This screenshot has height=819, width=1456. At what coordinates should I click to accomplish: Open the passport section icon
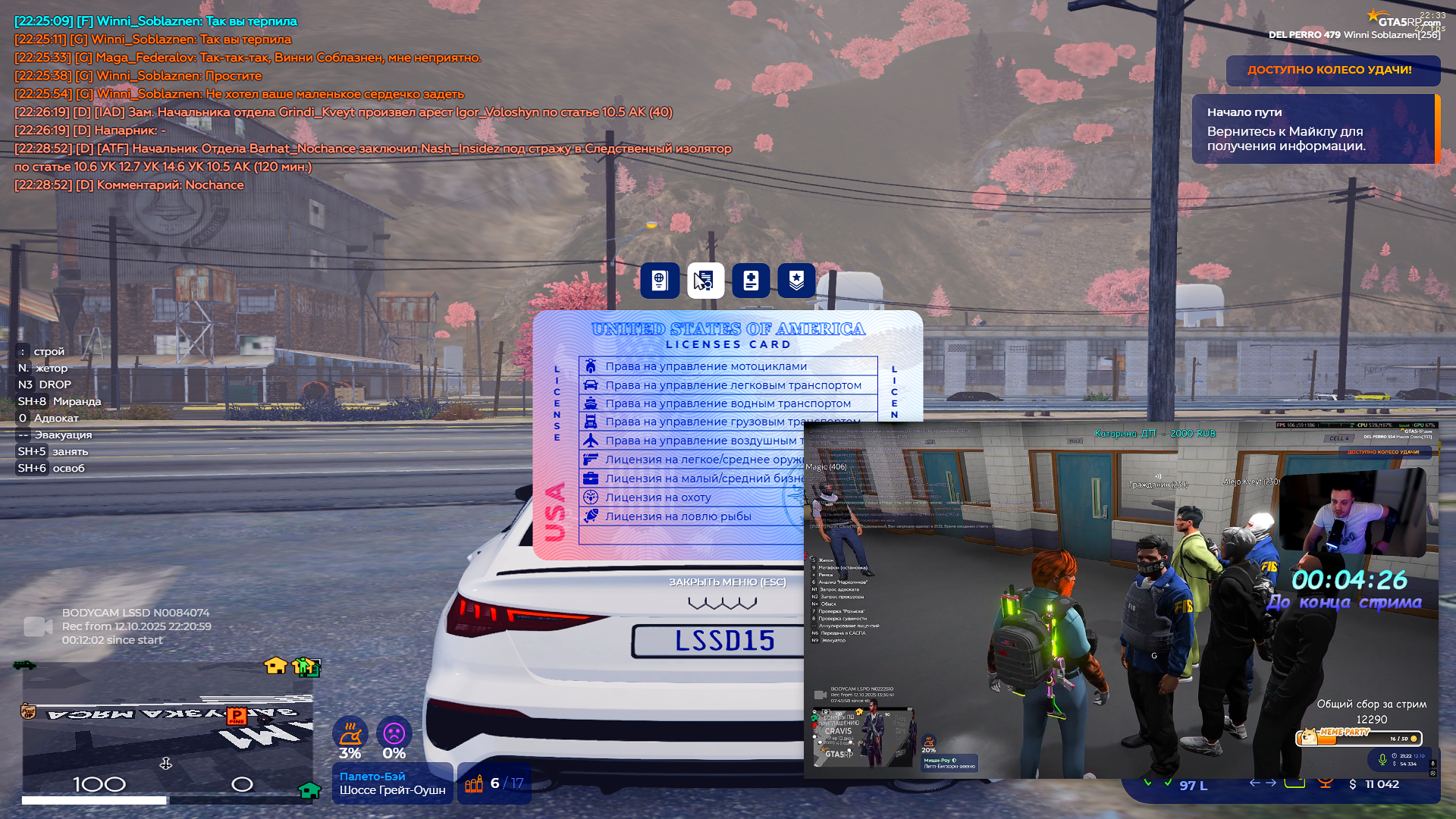(x=659, y=281)
